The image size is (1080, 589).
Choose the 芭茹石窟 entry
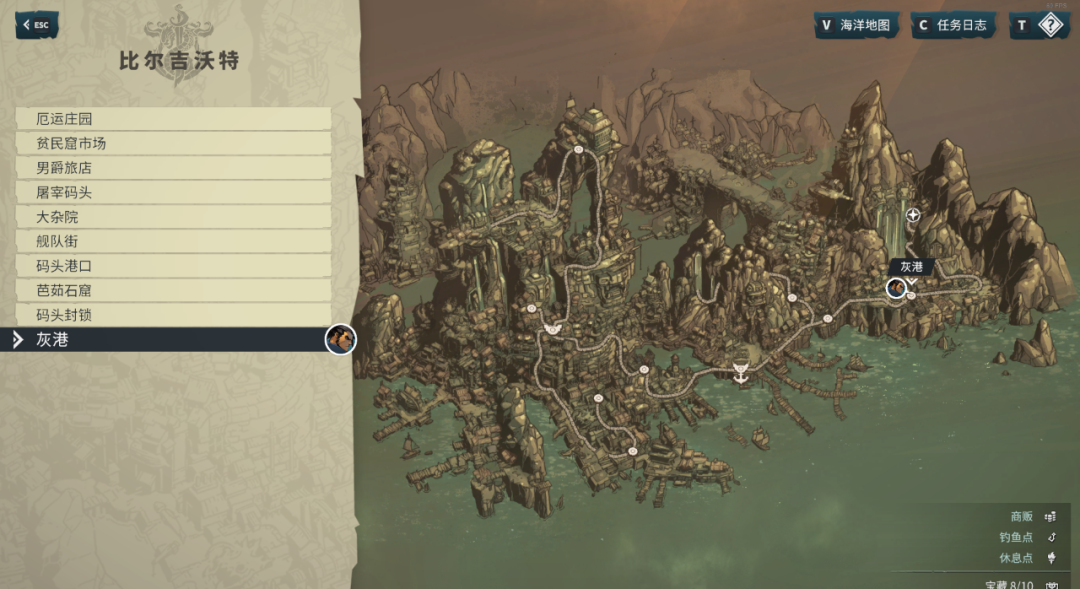[173, 291]
